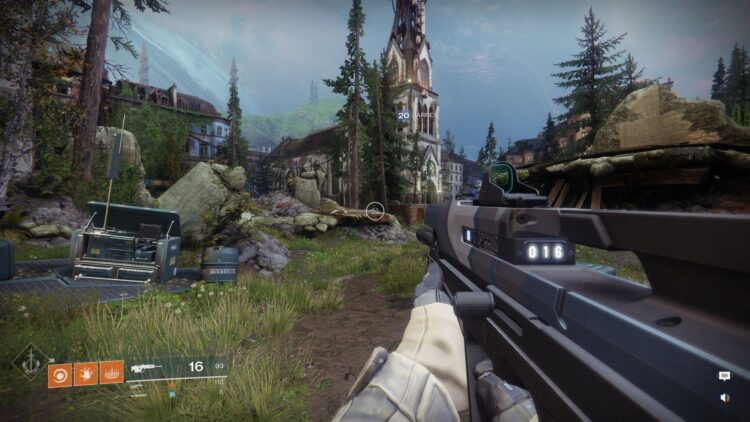This screenshot has height=422, width=750.
Task: Open the text chat bubble icon
Action: 724,376
